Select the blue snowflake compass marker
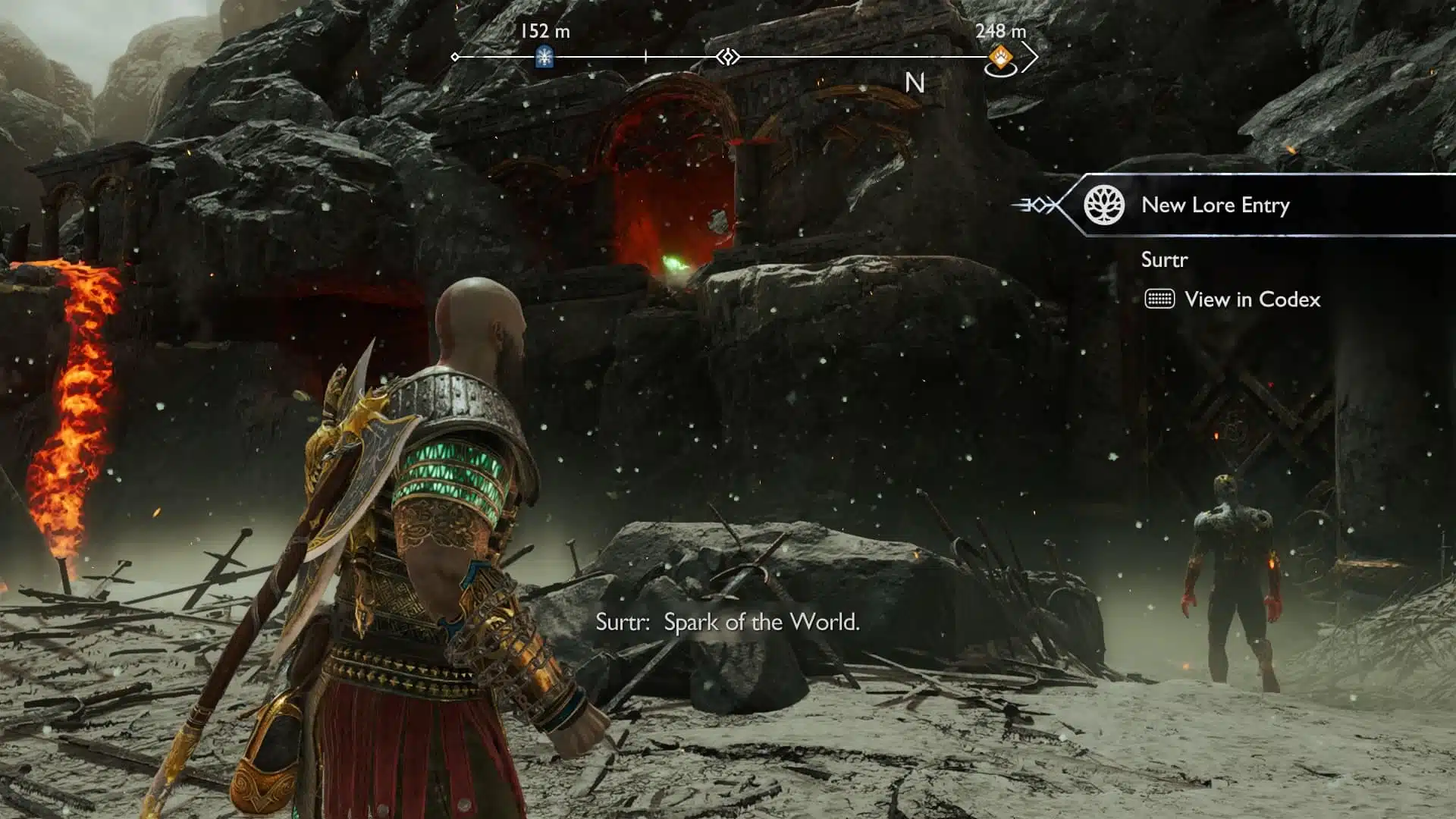Image resolution: width=1456 pixels, height=819 pixels. coord(544,57)
